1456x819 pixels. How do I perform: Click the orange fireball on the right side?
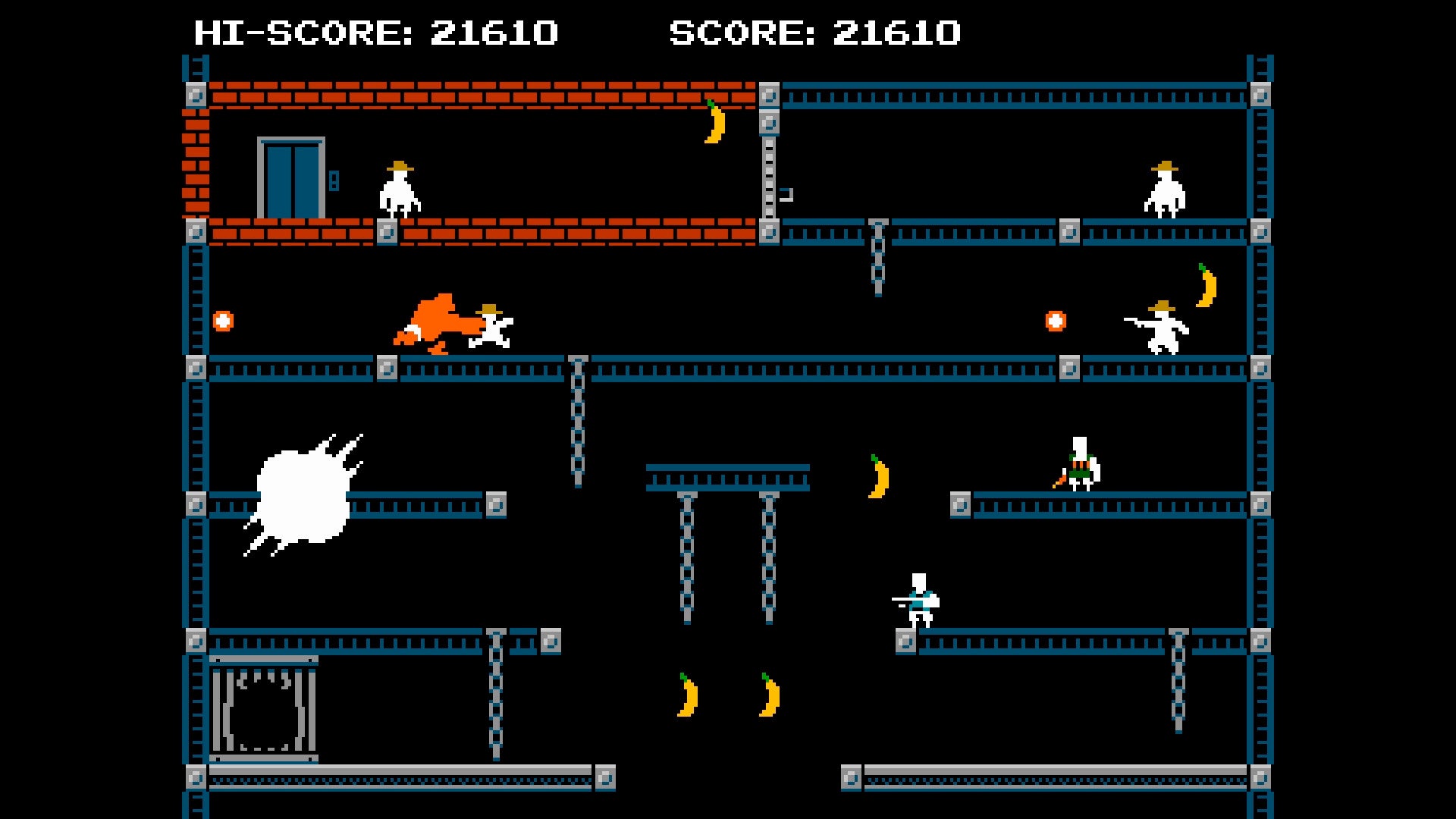1056,321
